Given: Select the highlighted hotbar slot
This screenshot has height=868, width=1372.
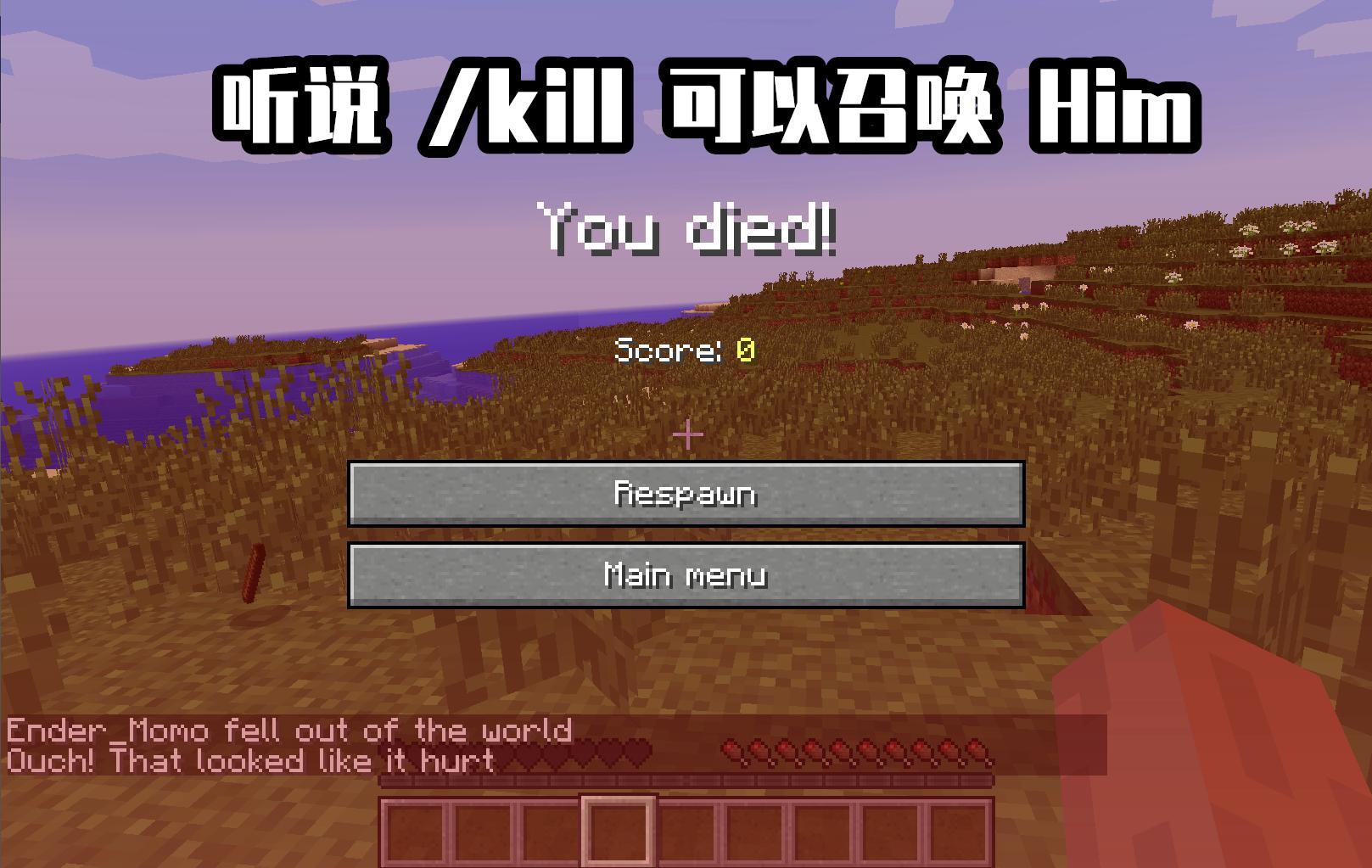Looking at the screenshot, I should (618, 830).
